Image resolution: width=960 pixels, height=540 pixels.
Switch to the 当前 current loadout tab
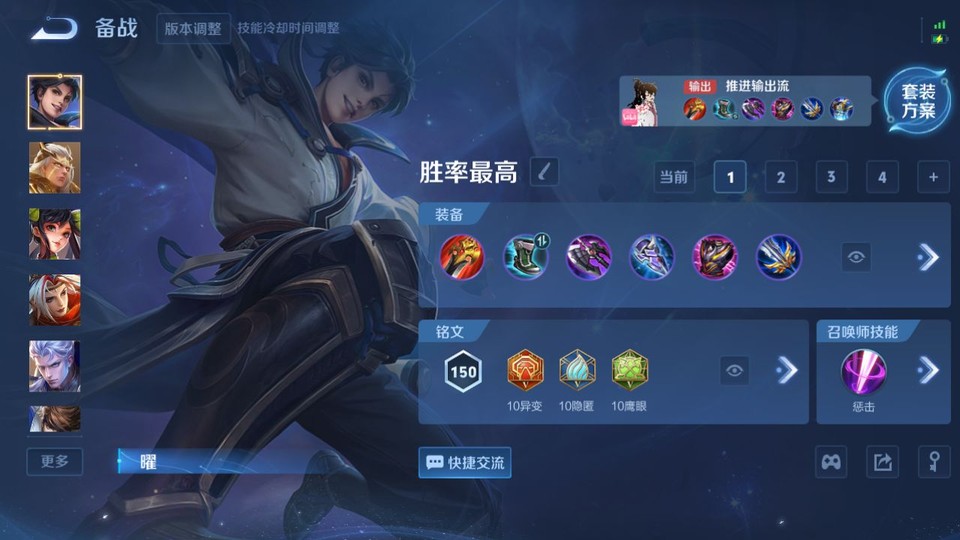tap(674, 178)
